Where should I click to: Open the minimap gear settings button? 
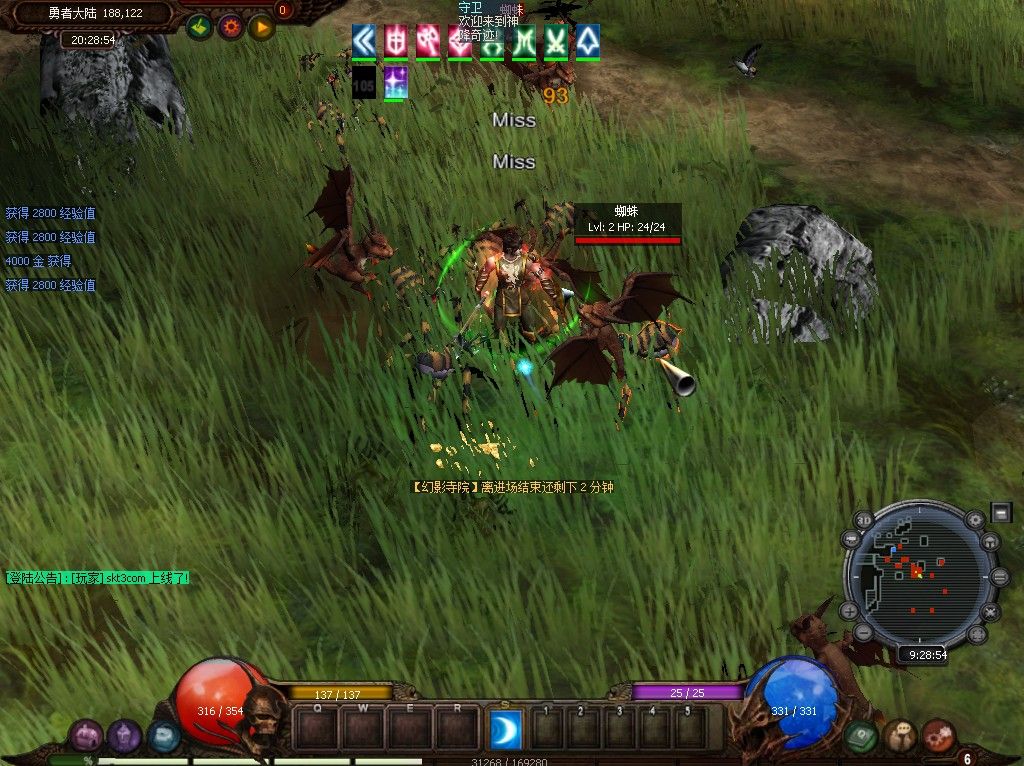pyautogui.click(x=975, y=520)
